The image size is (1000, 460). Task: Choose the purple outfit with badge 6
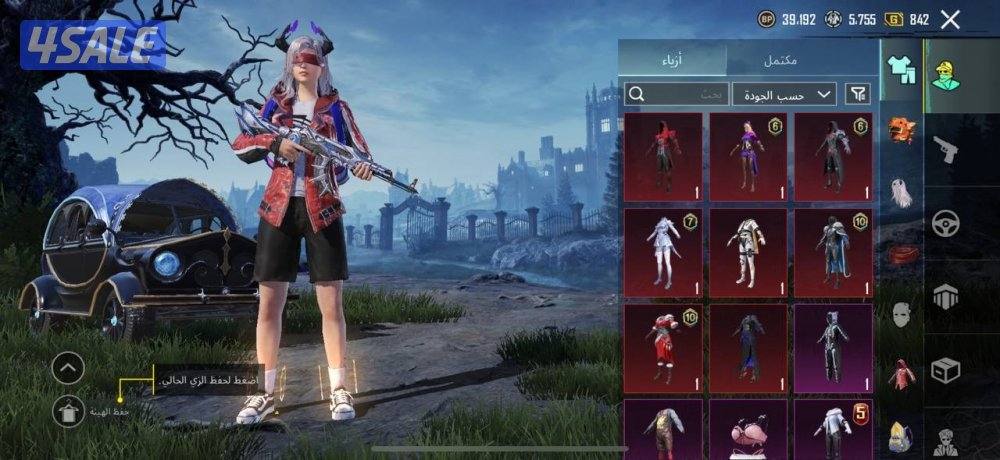748,156
